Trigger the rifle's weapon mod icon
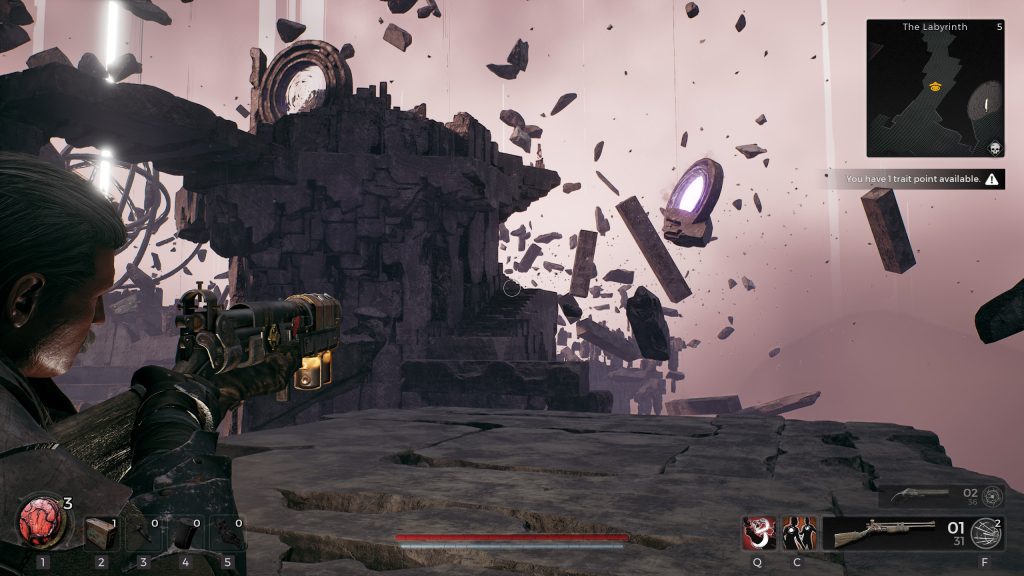 tap(986, 534)
